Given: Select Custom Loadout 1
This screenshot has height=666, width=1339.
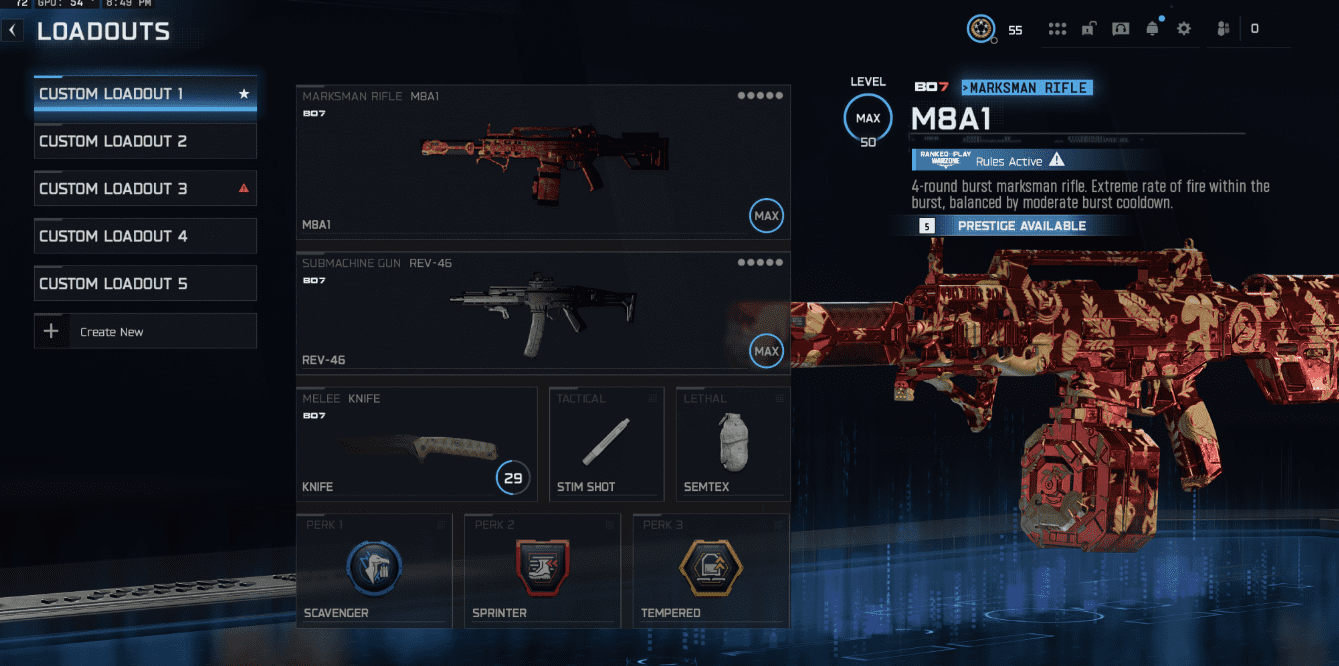Looking at the screenshot, I should [x=145, y=94].
